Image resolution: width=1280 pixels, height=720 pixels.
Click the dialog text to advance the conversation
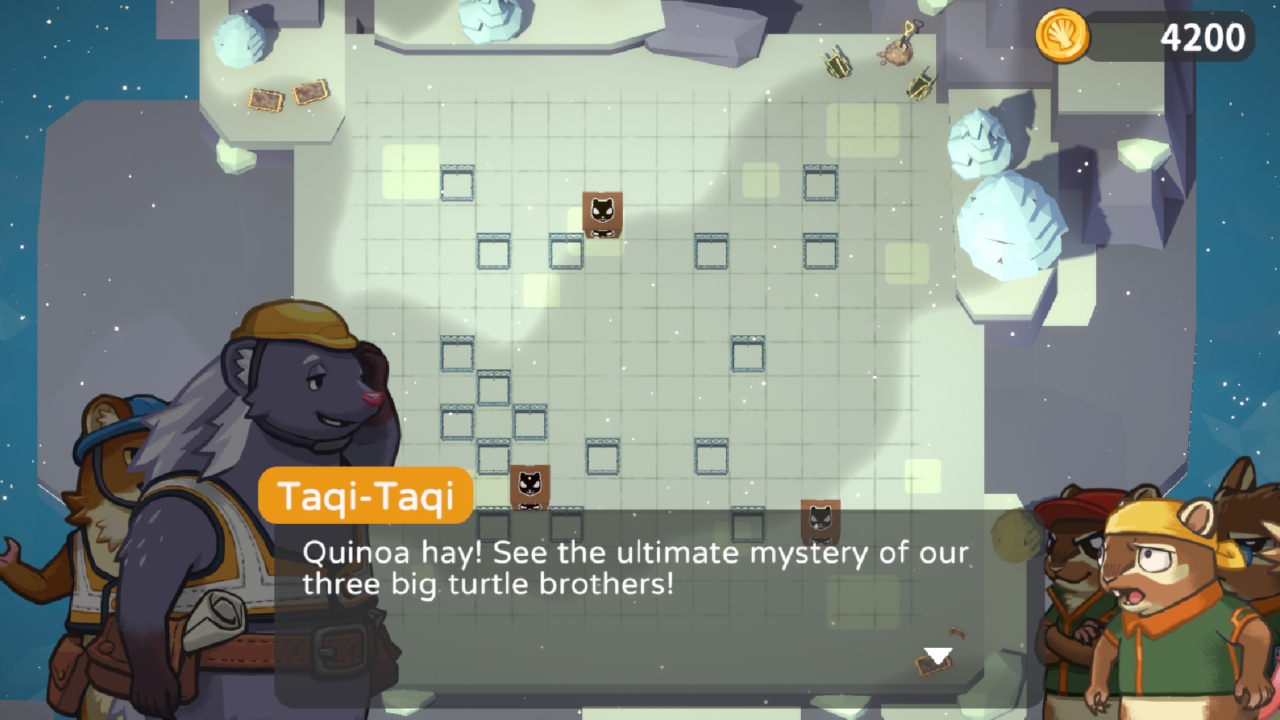coord(615,568)
